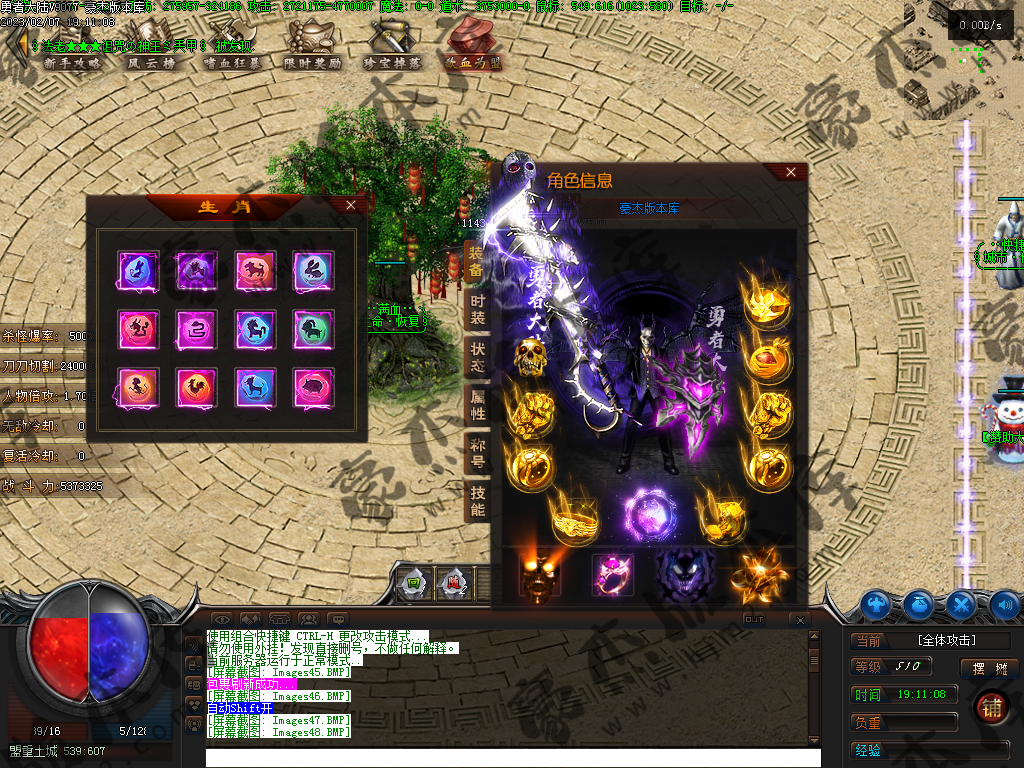1024x768 pixels.
Task: Select the golden skull helmet slot
Action: (532, 357)
